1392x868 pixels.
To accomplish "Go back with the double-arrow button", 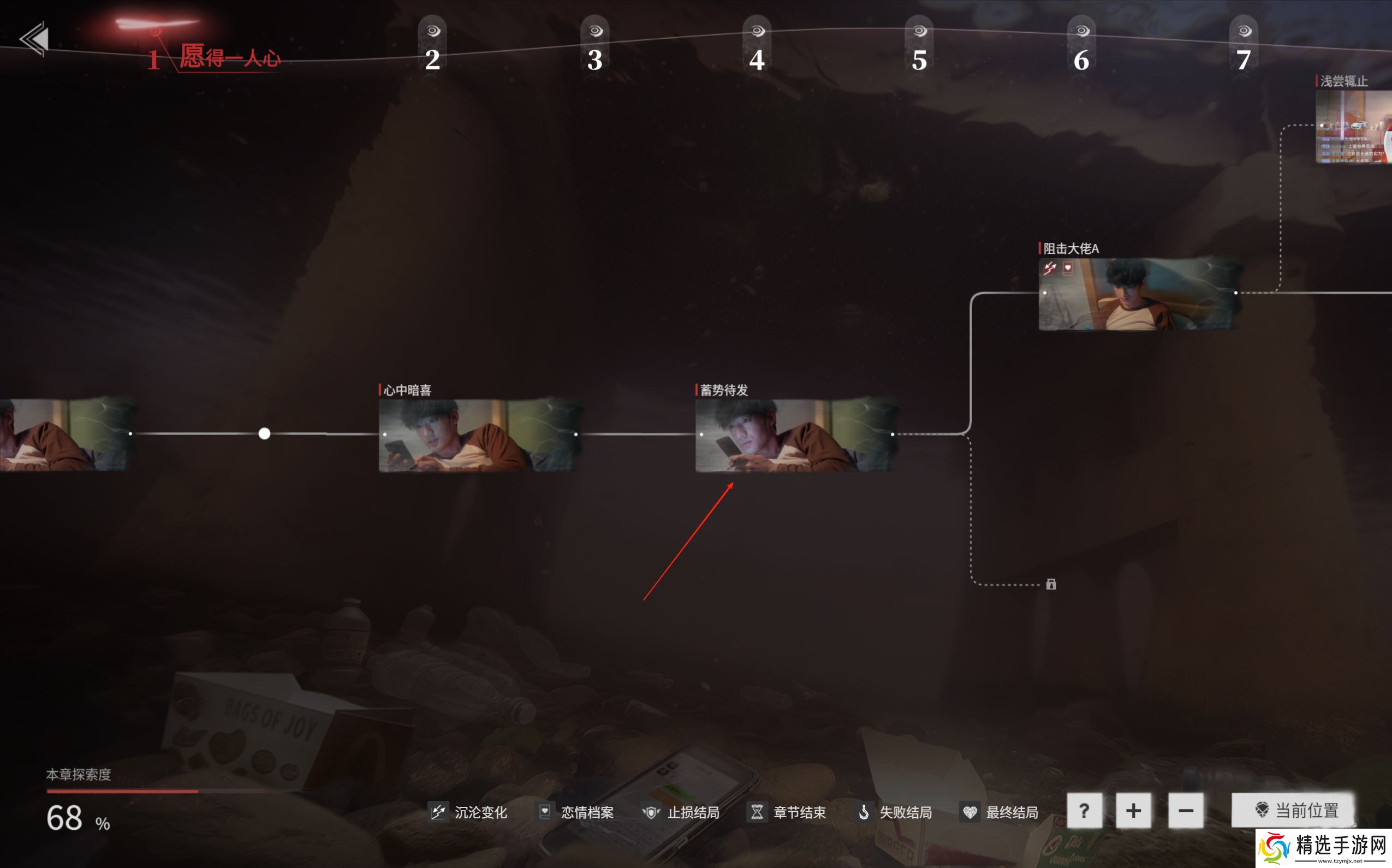I will click(x=34, y=39).
